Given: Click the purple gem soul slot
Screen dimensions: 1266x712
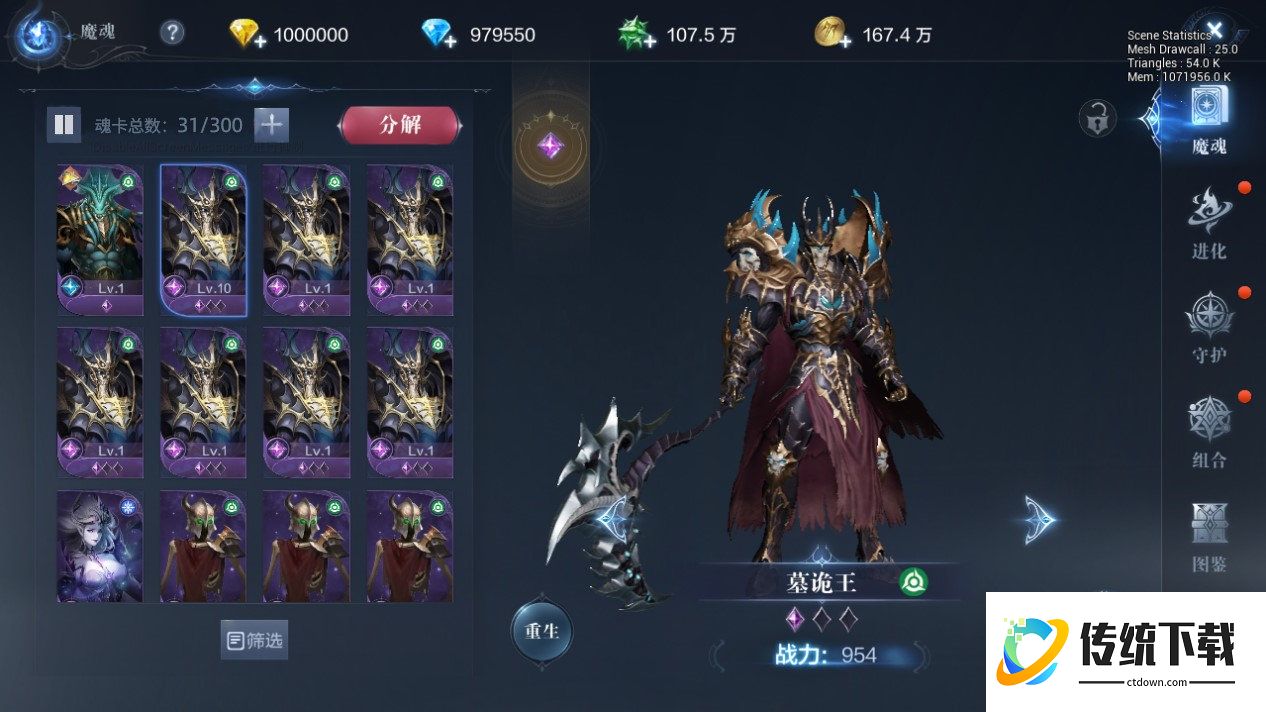Looking at the screenshot, I should pyautogui.click(x=549, y=147).
